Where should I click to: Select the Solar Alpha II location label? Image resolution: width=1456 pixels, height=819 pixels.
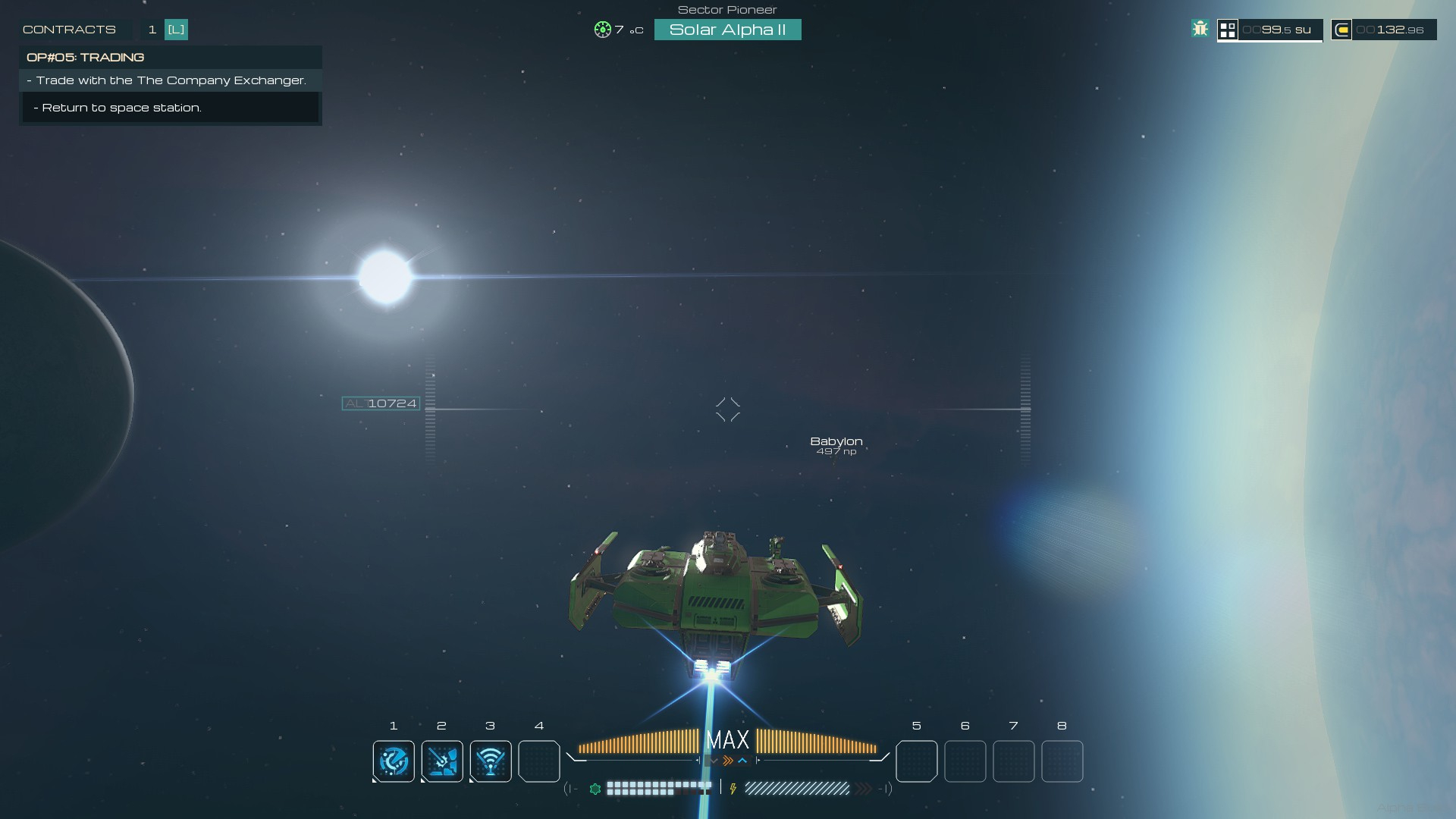point(727,30)
